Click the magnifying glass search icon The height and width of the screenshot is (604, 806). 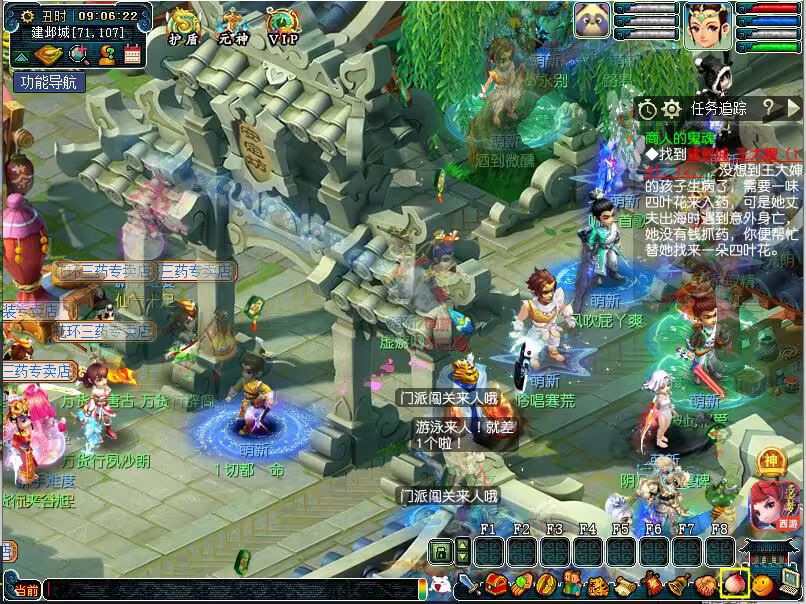click(x=80, y=55)
